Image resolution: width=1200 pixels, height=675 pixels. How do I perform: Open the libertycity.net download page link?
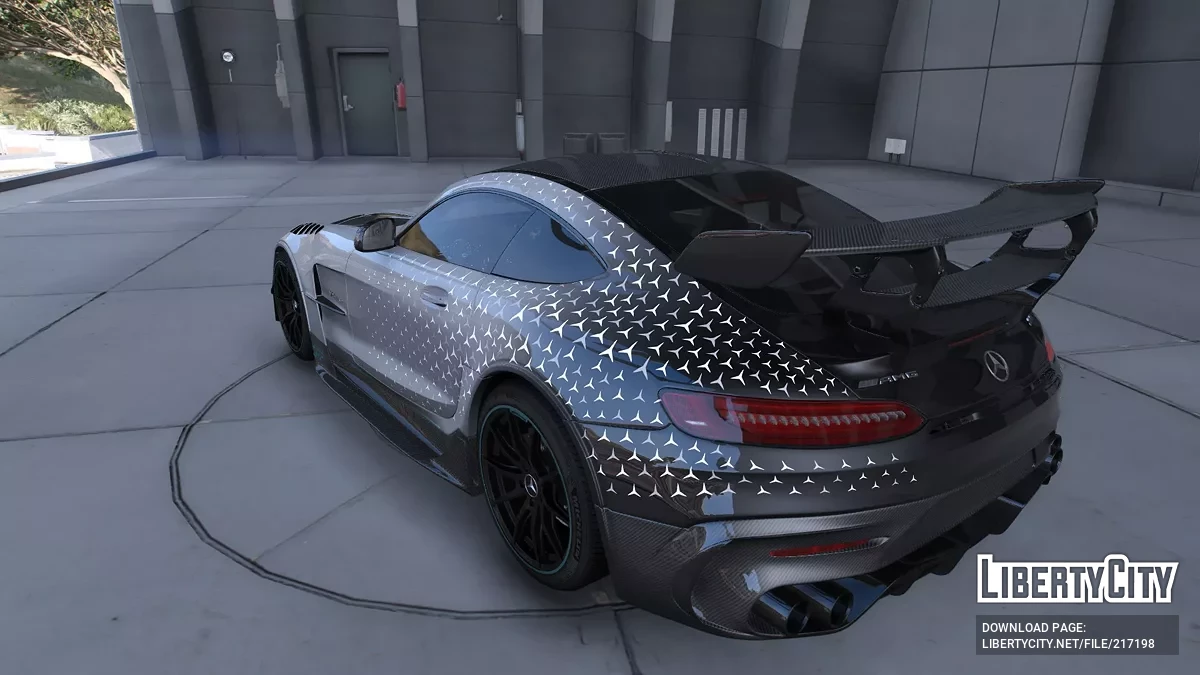[1068, 644]
